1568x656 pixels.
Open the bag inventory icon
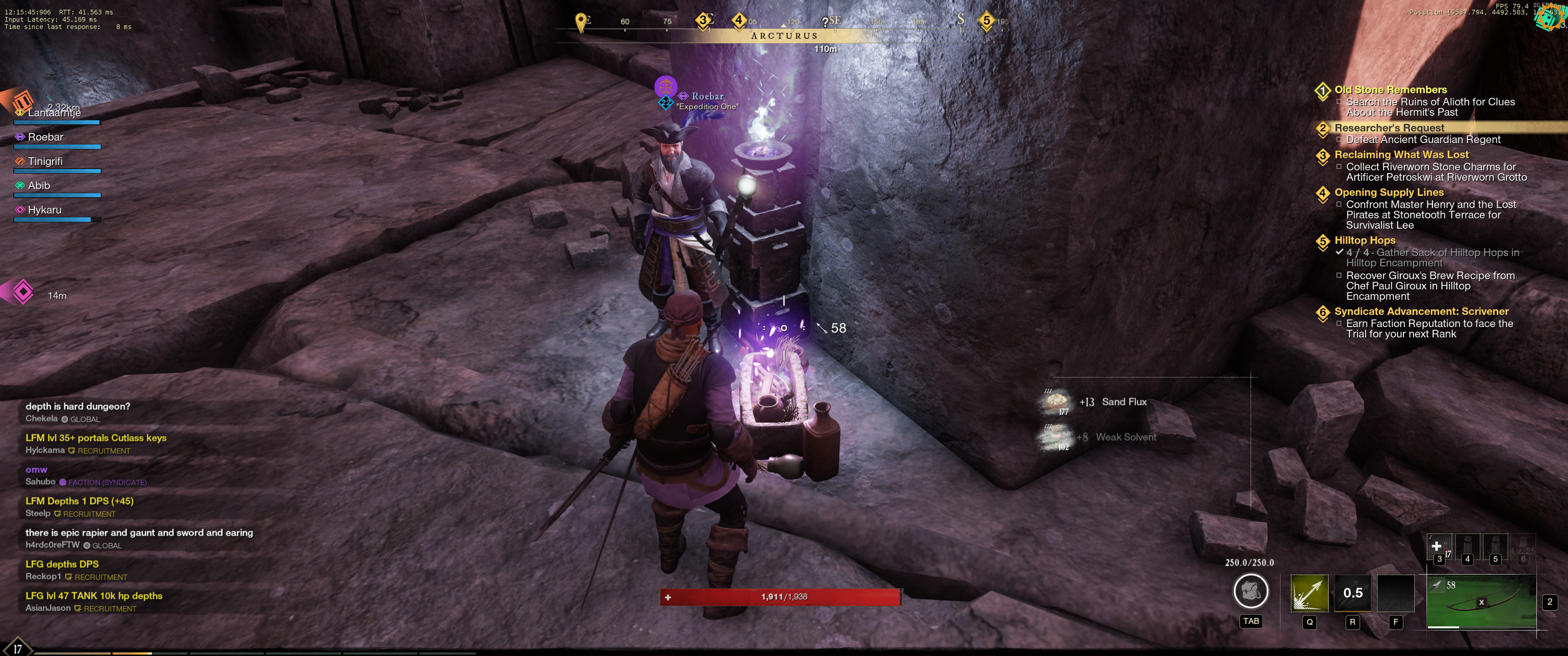(1250, 591)
